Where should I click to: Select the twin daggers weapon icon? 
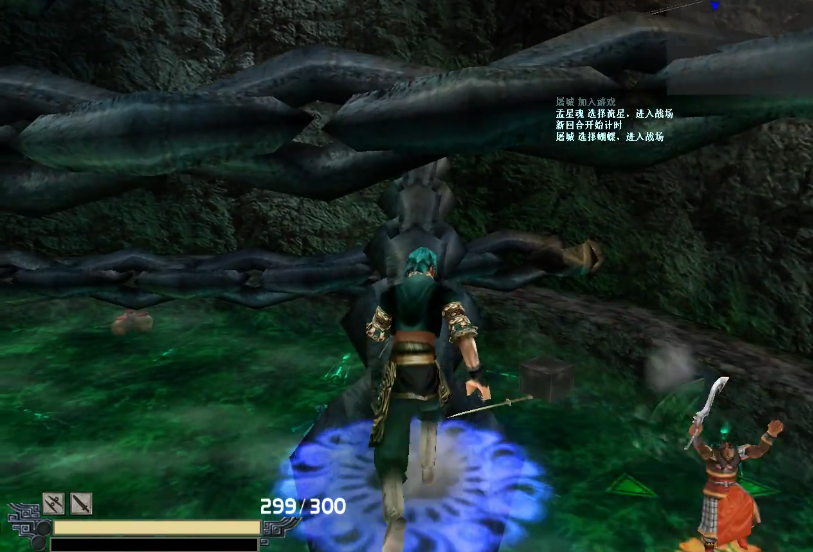tap(53, 503)
